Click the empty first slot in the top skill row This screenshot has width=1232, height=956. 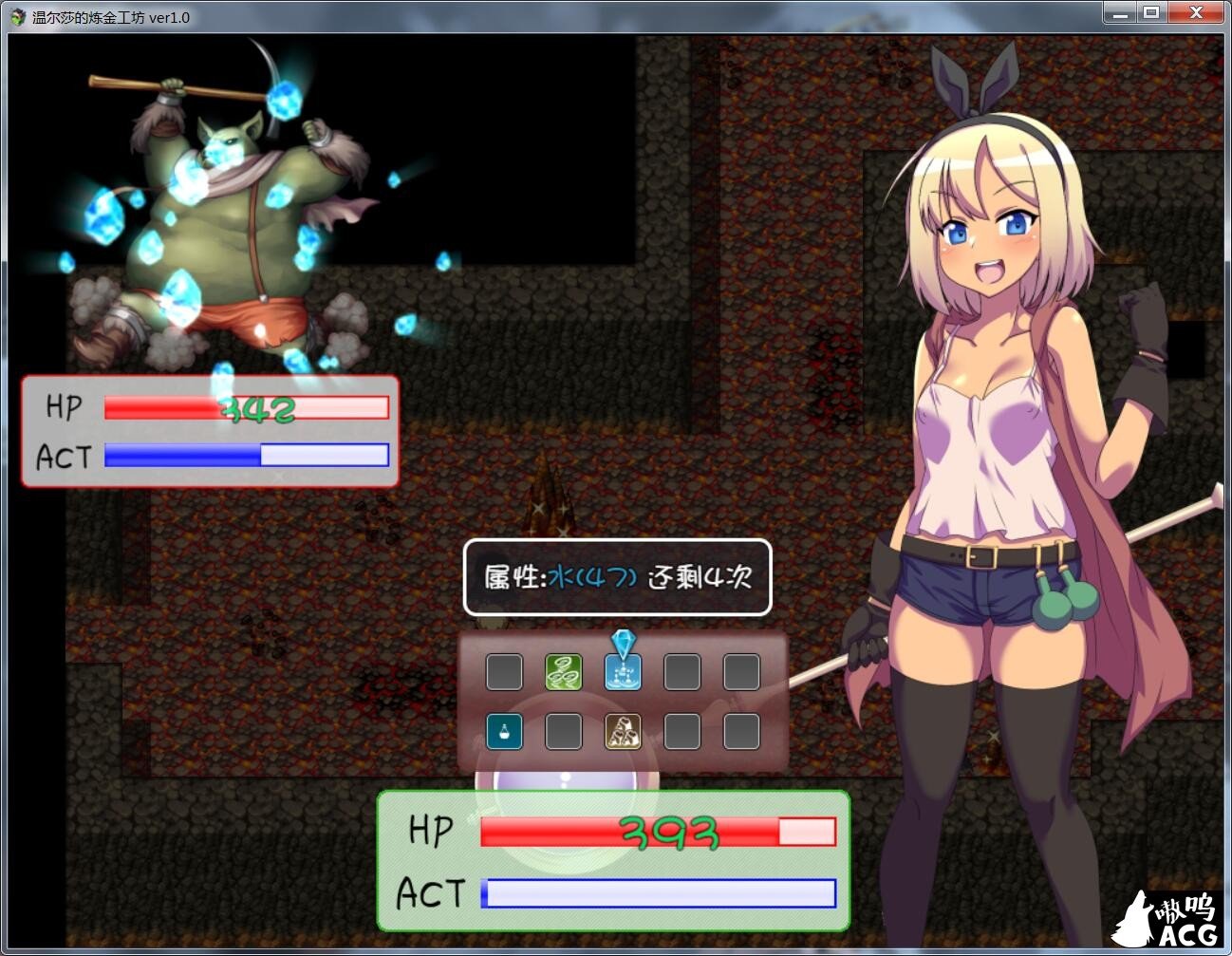pos(504,670)
